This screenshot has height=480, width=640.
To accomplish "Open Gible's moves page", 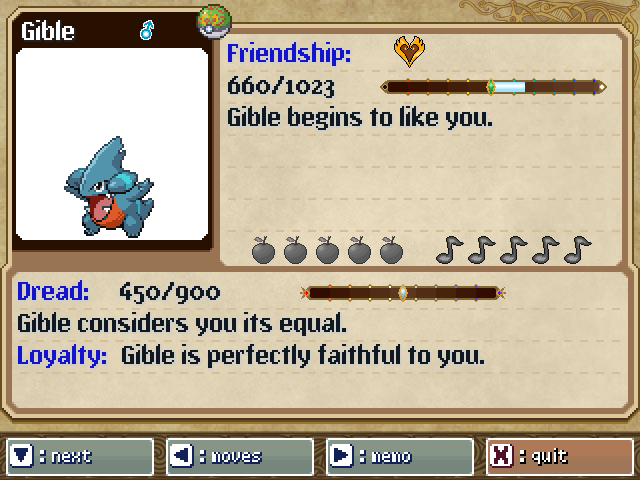I will click(239, 456).
